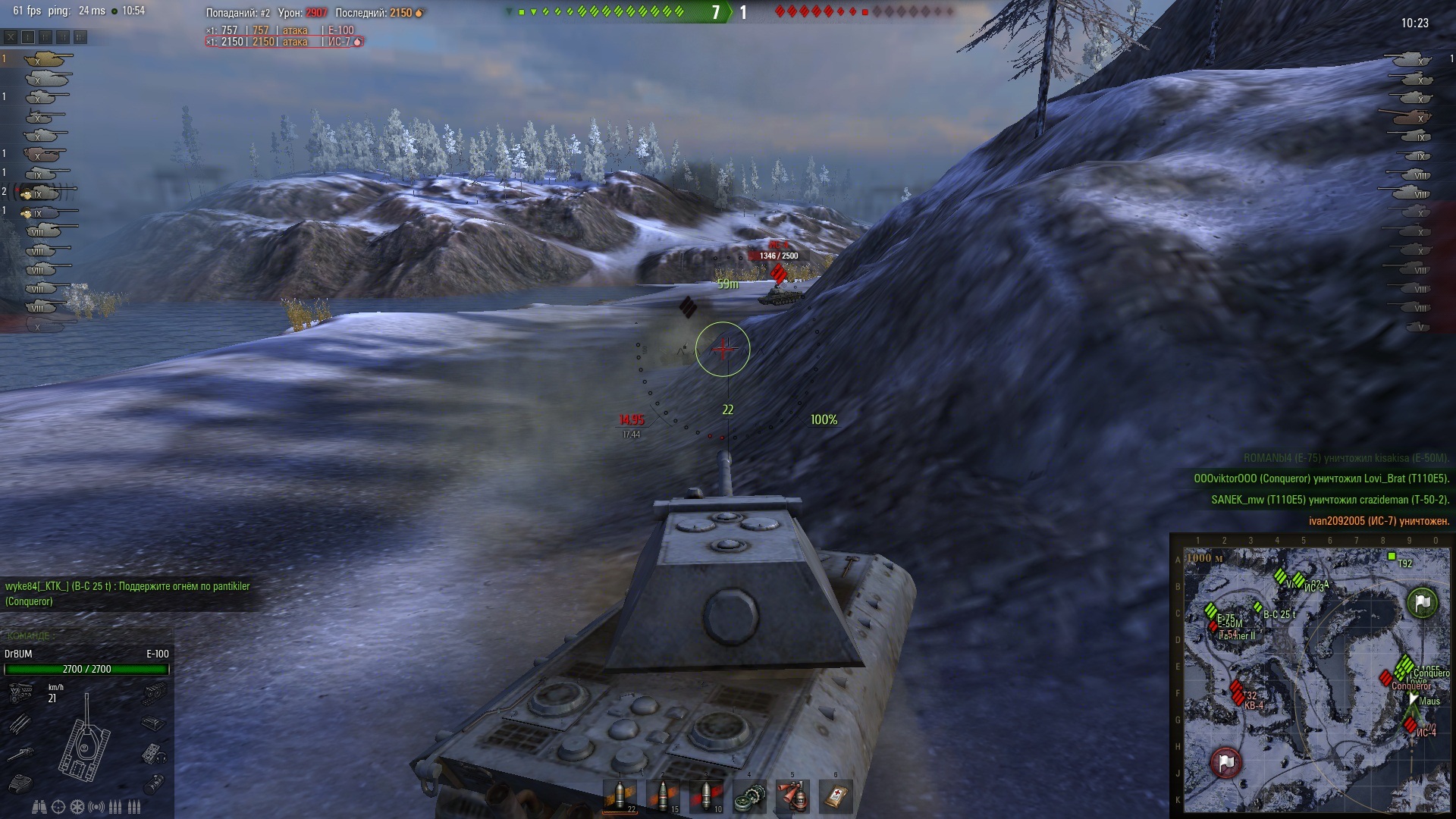Click the minimap
1456x819 pixels.
coord(1316,680)
